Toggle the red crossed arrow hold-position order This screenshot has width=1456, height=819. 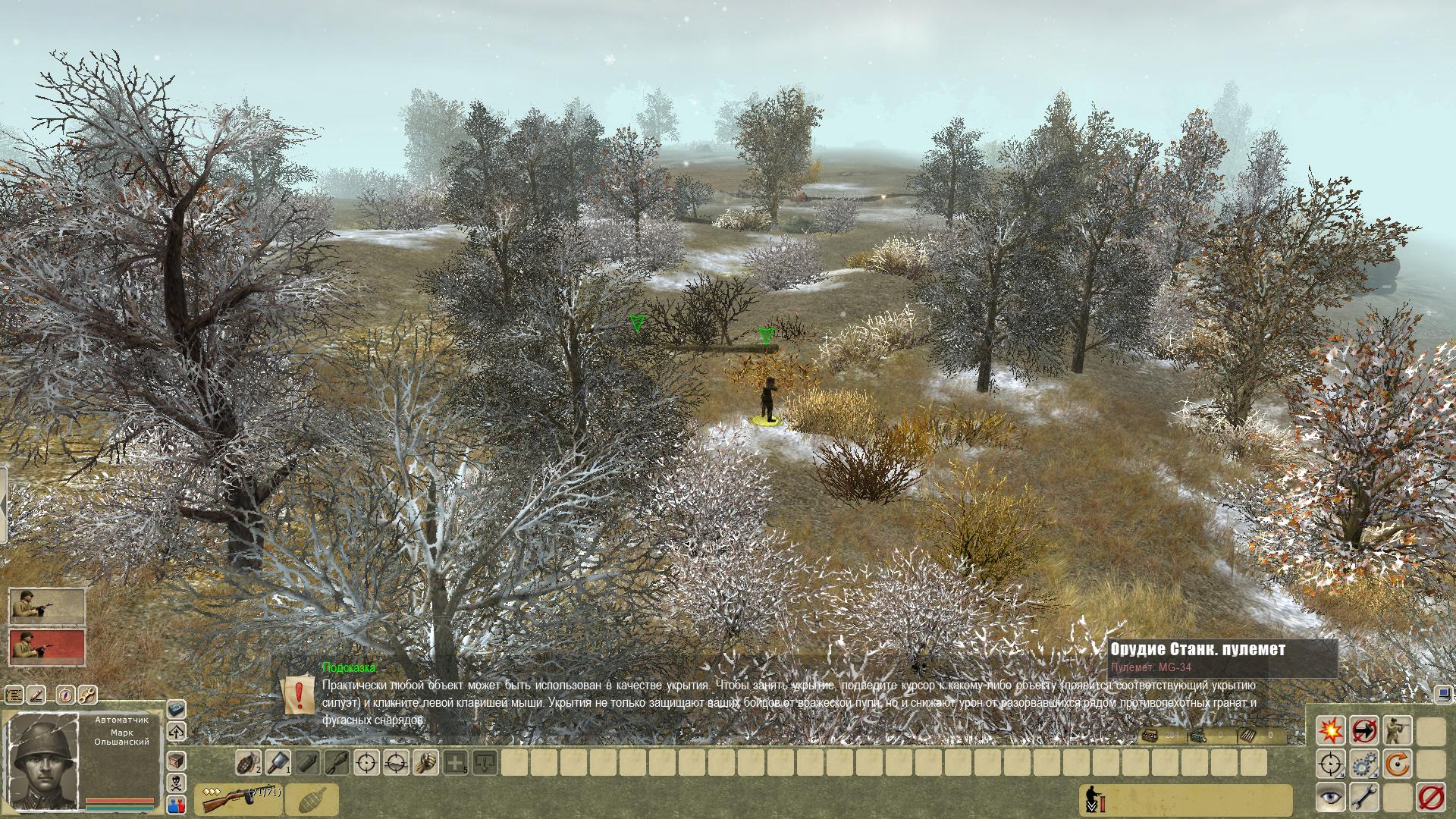(1364, 730)
